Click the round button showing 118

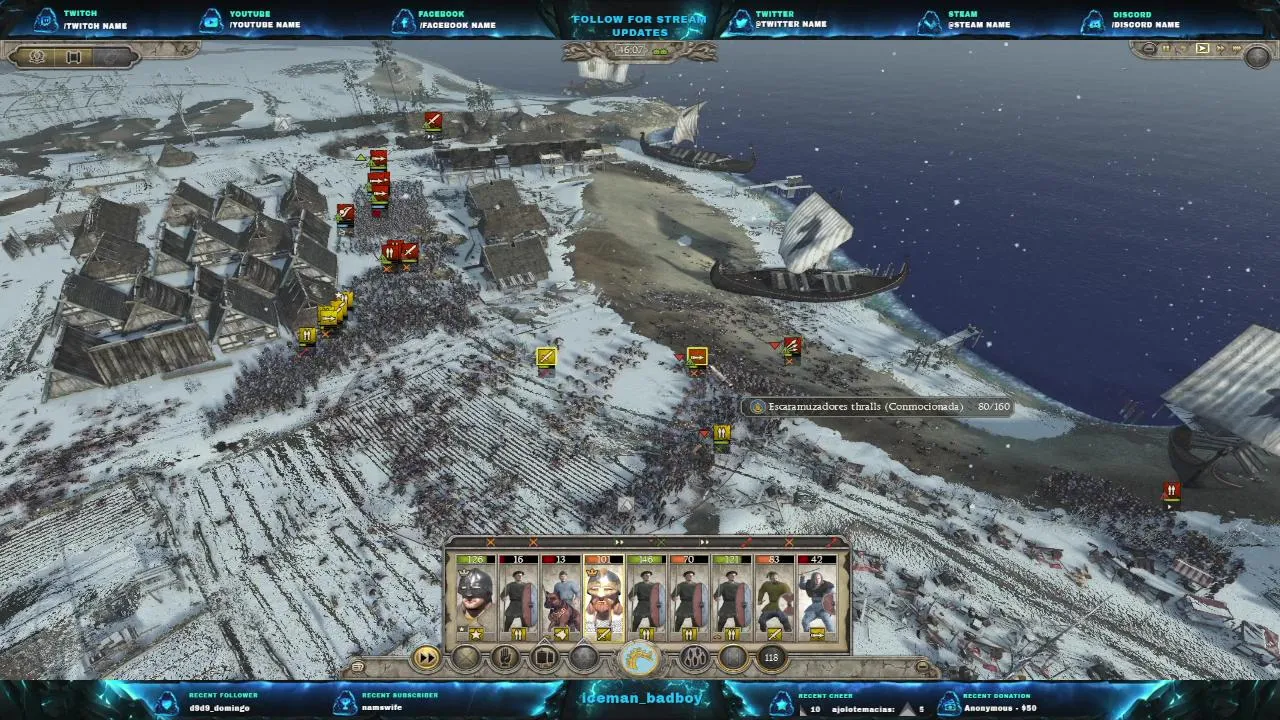coord(771,657)
